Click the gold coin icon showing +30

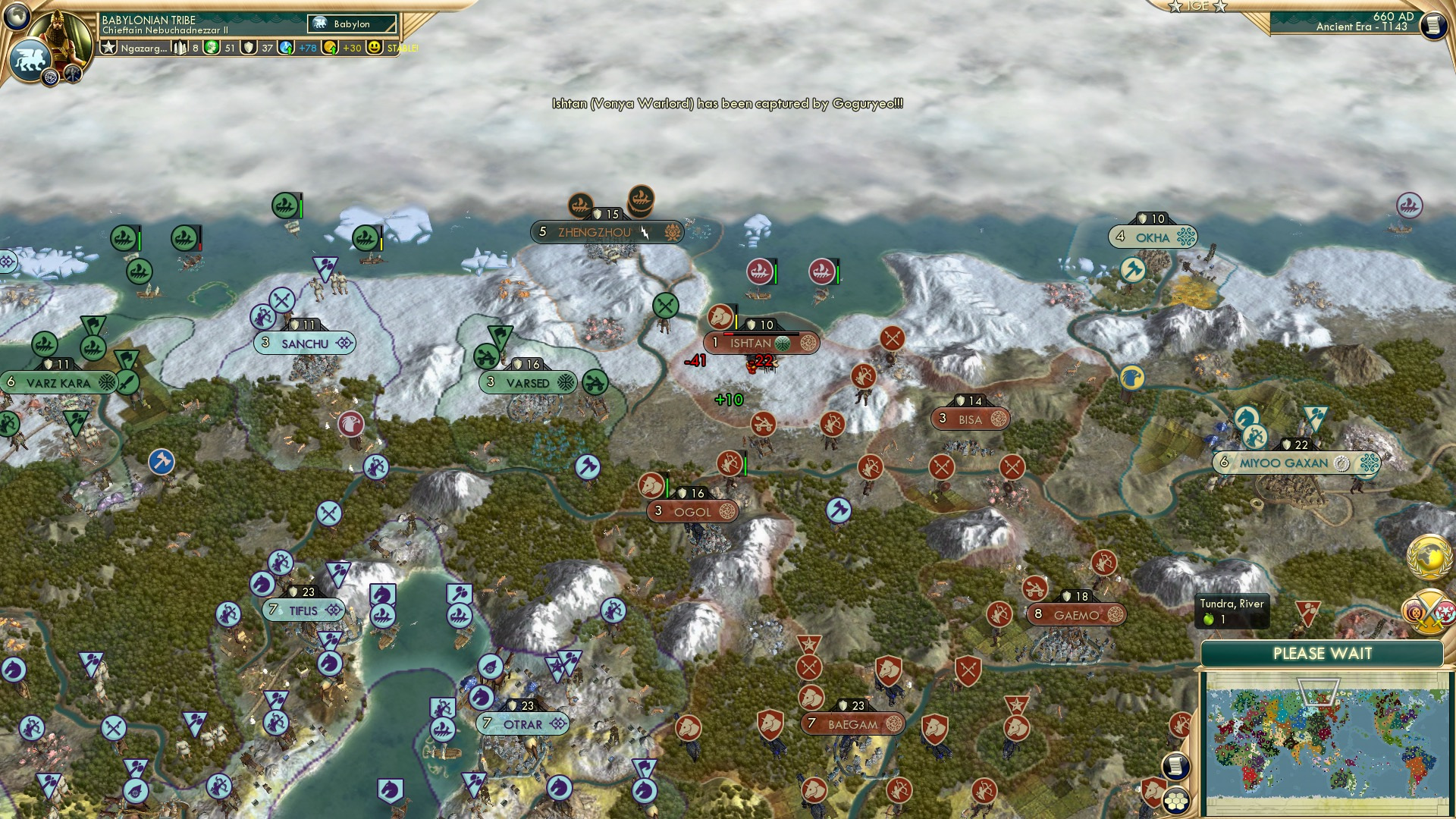point(328,48)
